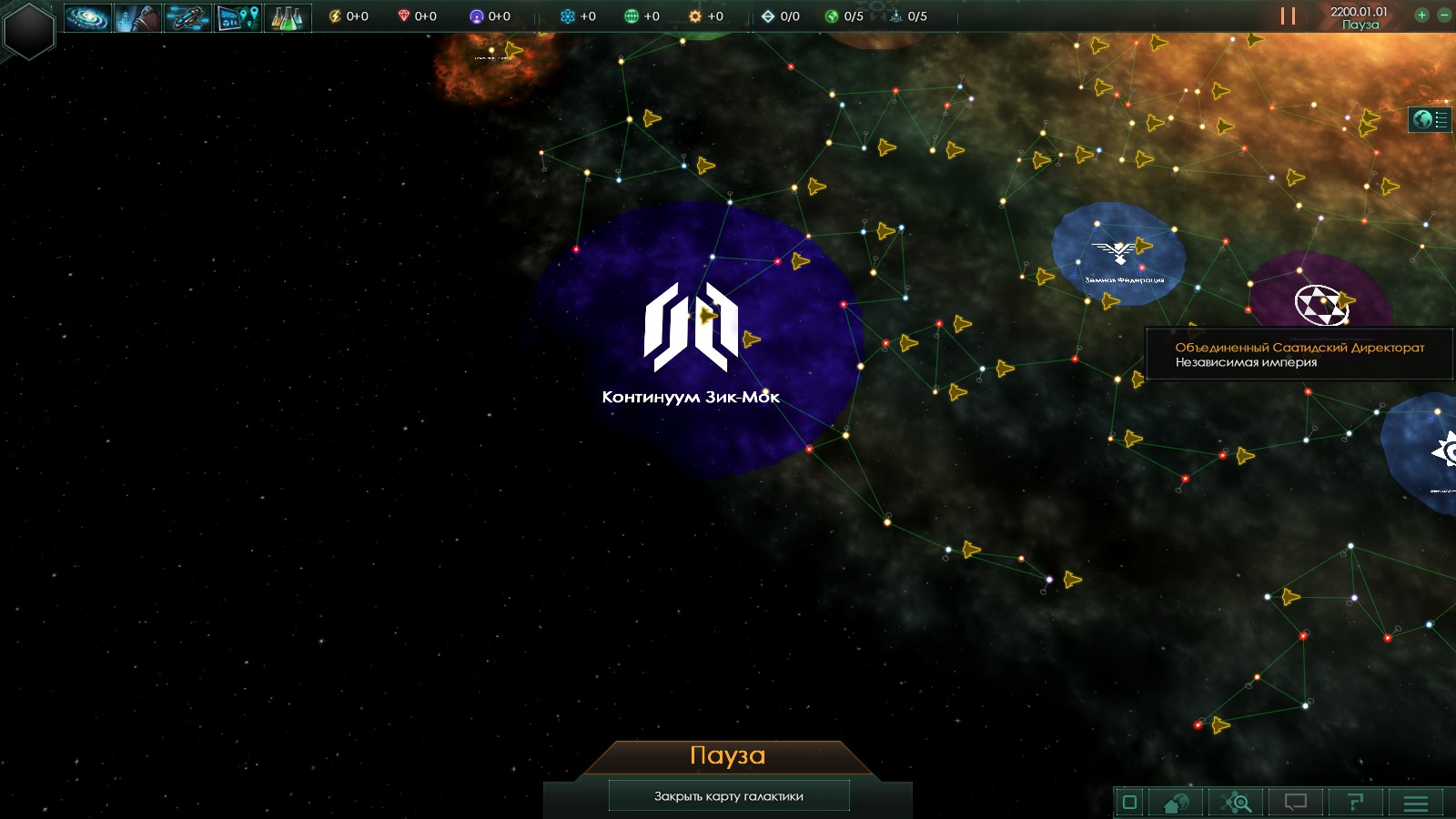
Task: Open the research flasks top-bar icon
Action: [x=288, y=17]
